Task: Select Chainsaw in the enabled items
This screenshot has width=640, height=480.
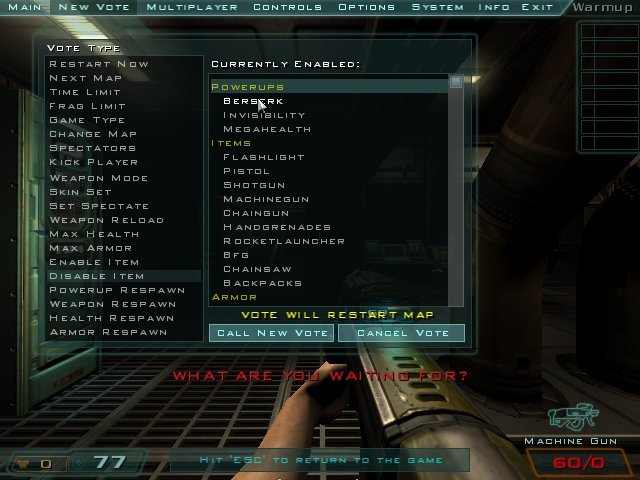Action: (257, 269)
